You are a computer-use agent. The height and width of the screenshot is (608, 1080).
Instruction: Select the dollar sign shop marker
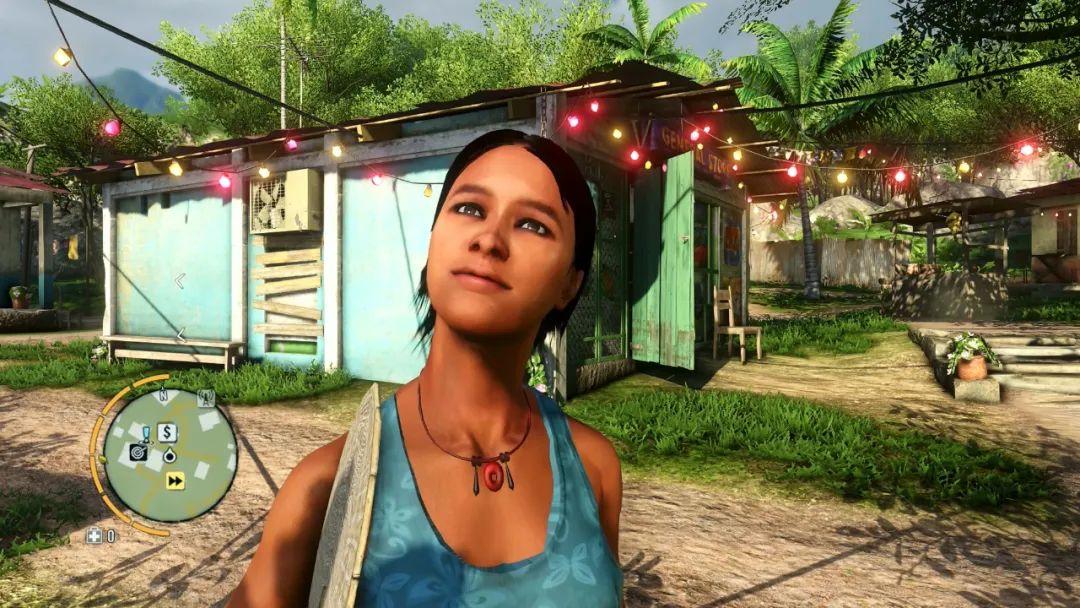[167, 433]
